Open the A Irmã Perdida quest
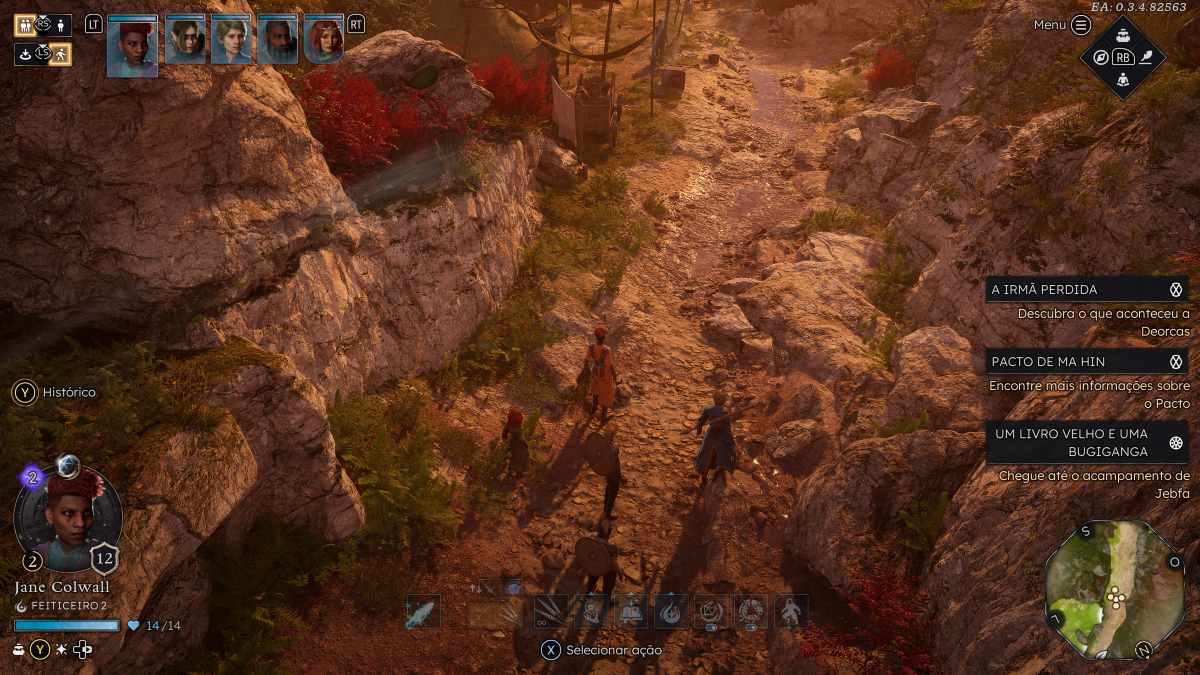Viewport: 1200px width, 675px height. (1086, 290)
